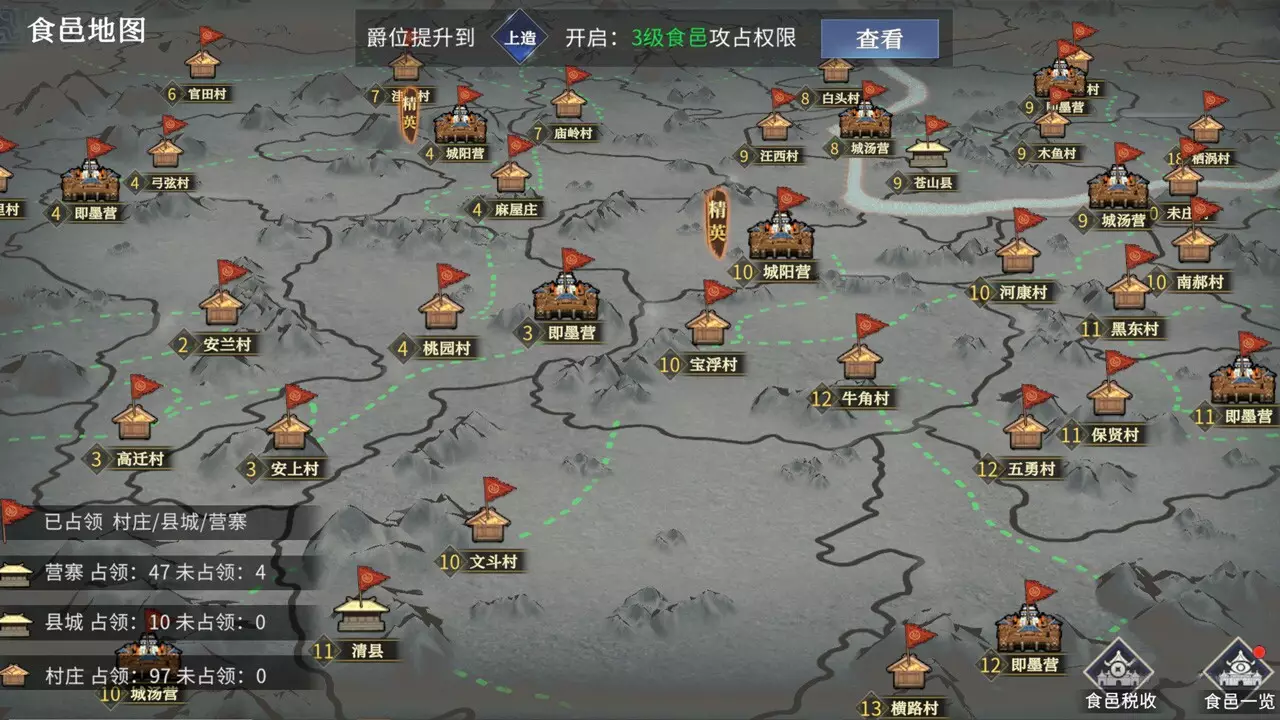Select the level 10 城阳营 camp icon
The height and width of the screenshot is (720, 1280).
781,238
